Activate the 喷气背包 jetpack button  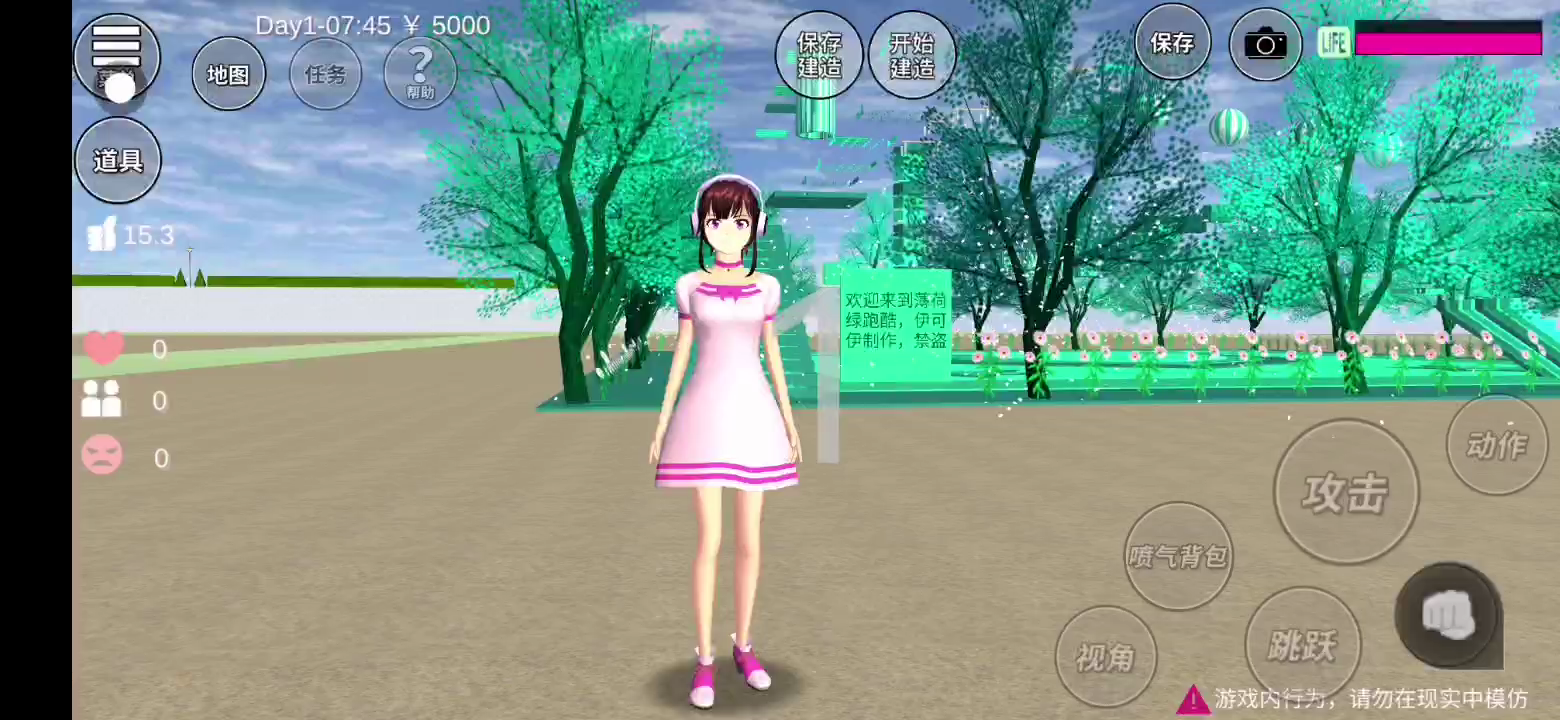point(1178,555)
